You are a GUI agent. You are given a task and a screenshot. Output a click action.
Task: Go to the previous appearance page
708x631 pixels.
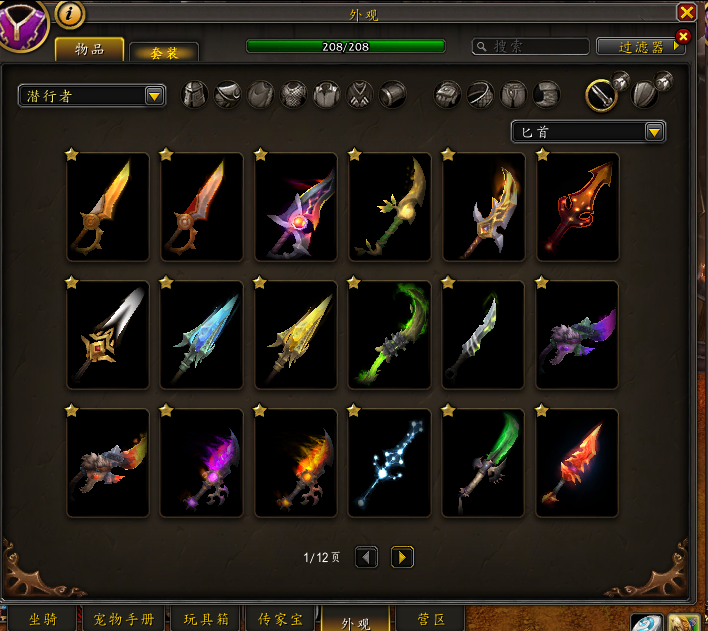[x=367, y=557]
